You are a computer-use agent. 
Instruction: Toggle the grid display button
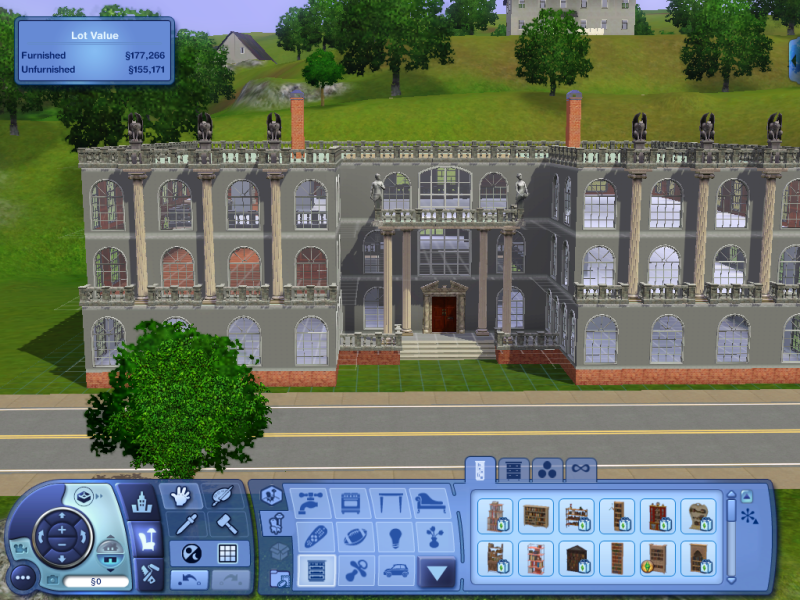tap(227, 553)
